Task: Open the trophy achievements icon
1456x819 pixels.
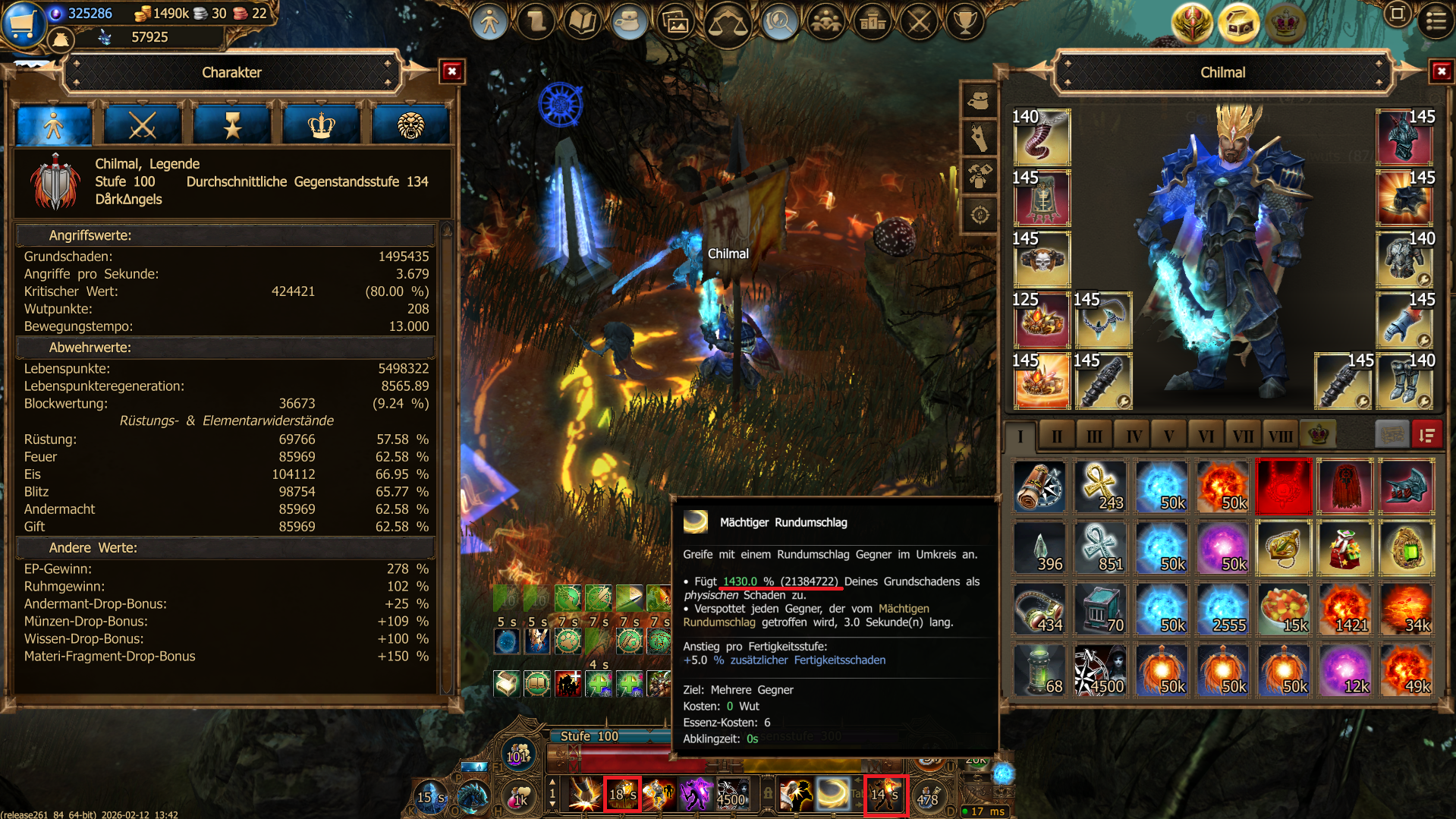Action: pos(964,22)
